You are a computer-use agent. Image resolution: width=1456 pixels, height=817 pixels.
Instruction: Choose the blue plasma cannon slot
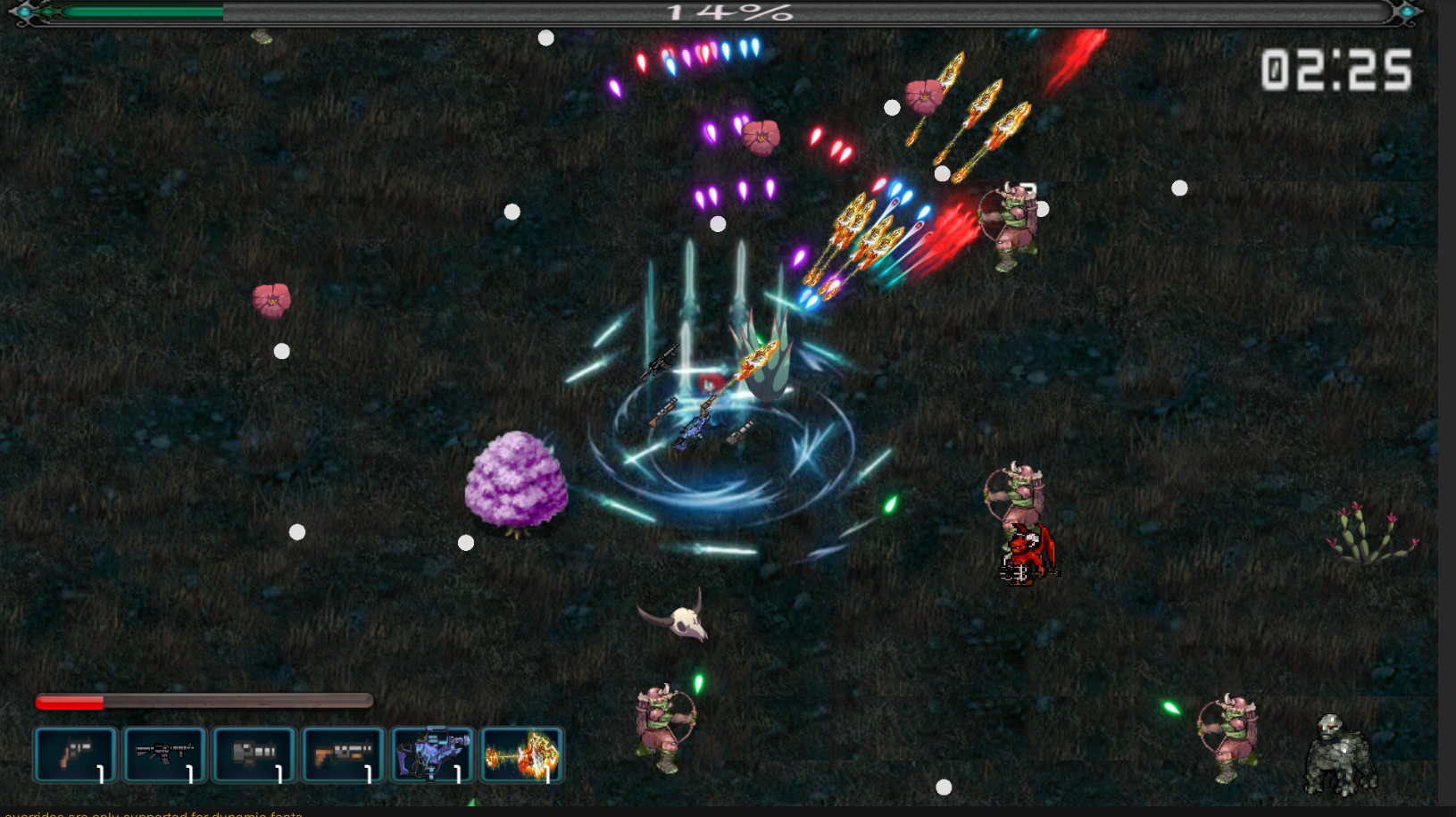[x=432, y=755]
